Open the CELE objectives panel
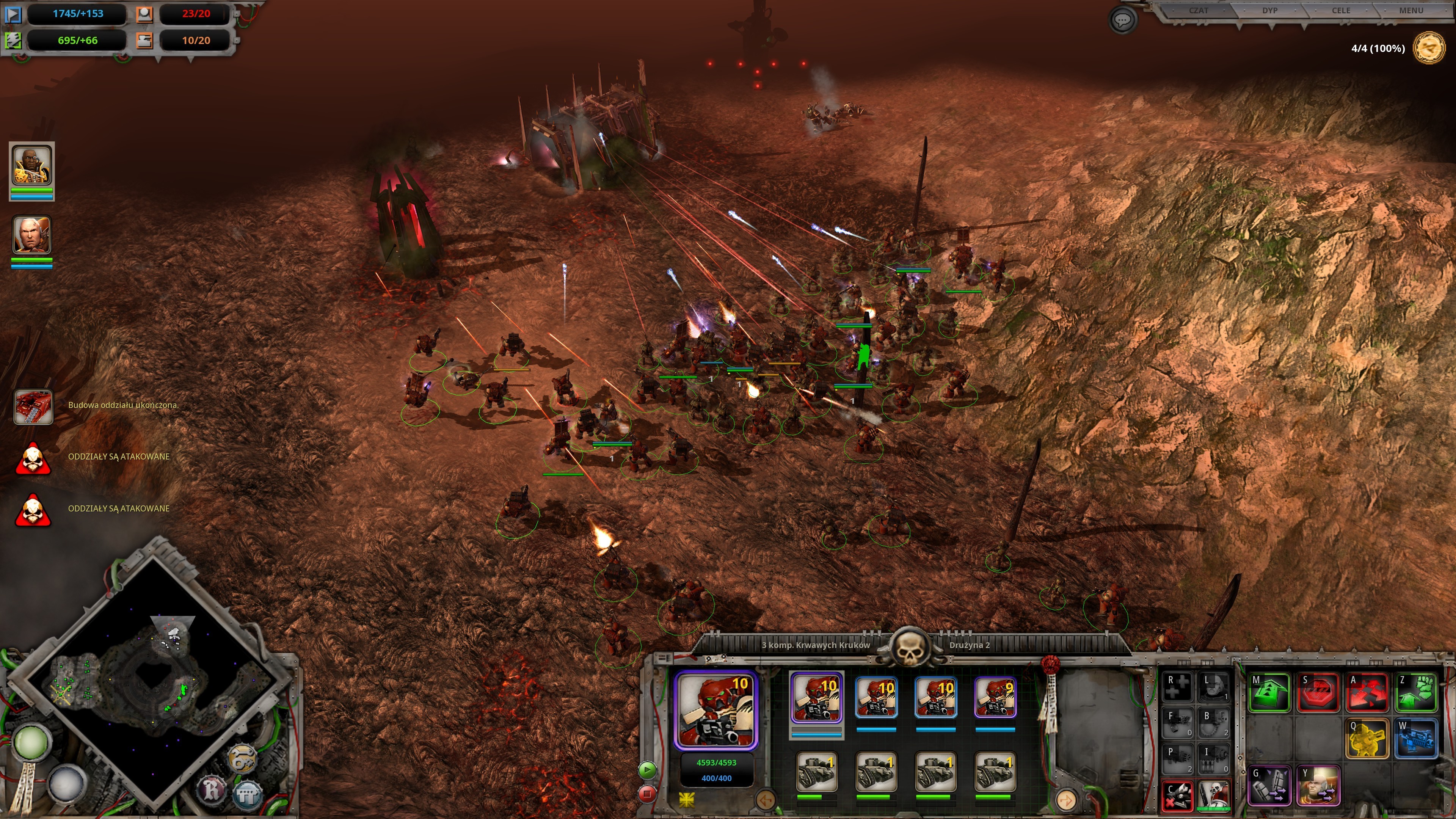Image resolution: width=1456 pixels, height=819 pixels. pyautogui.click(x=1341, y=11)
